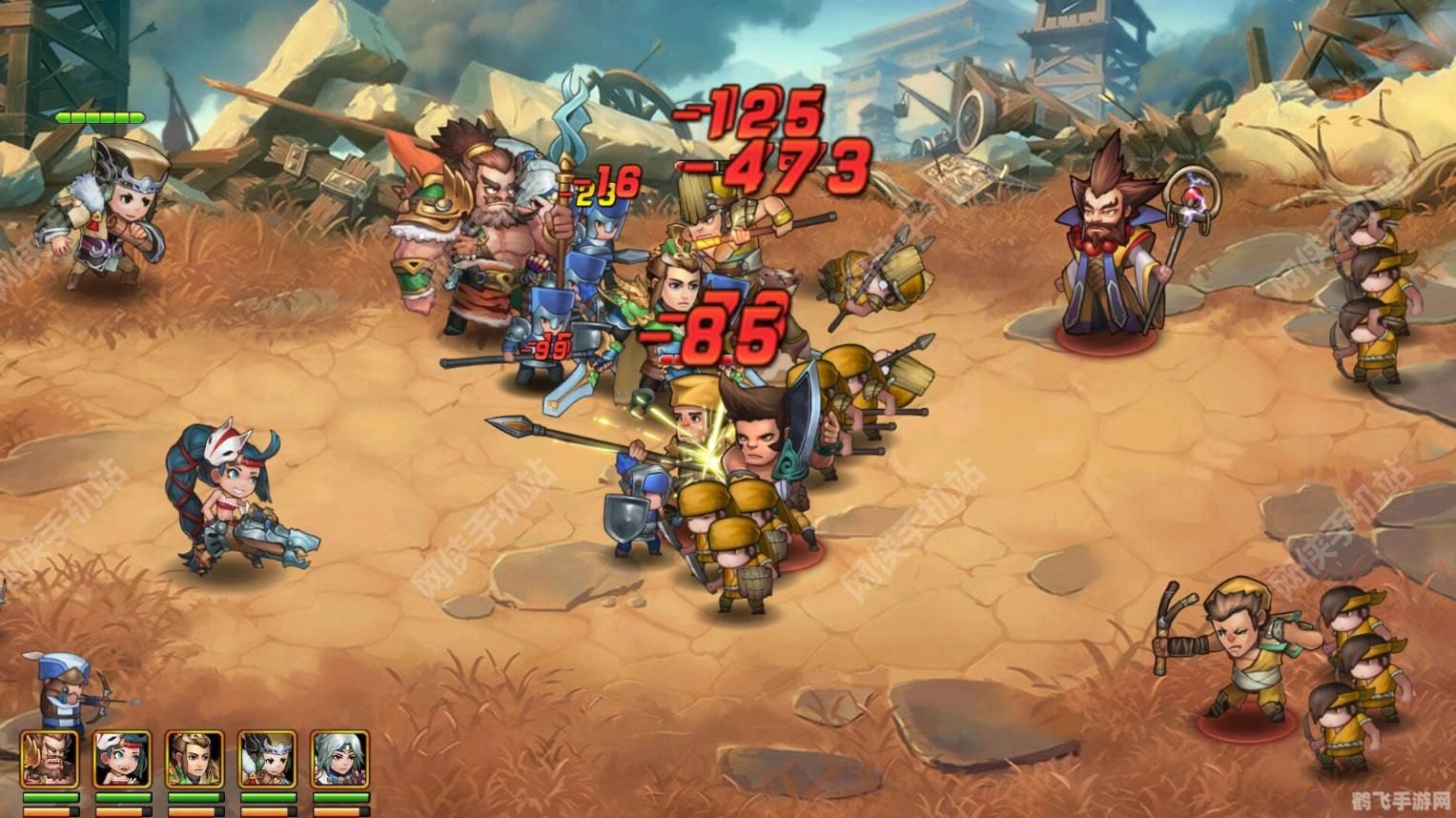The width and height of the screenshot is (1456, 818).
Task: Trigger the silver-haired hero portrait skill
Action: (339, 760)
